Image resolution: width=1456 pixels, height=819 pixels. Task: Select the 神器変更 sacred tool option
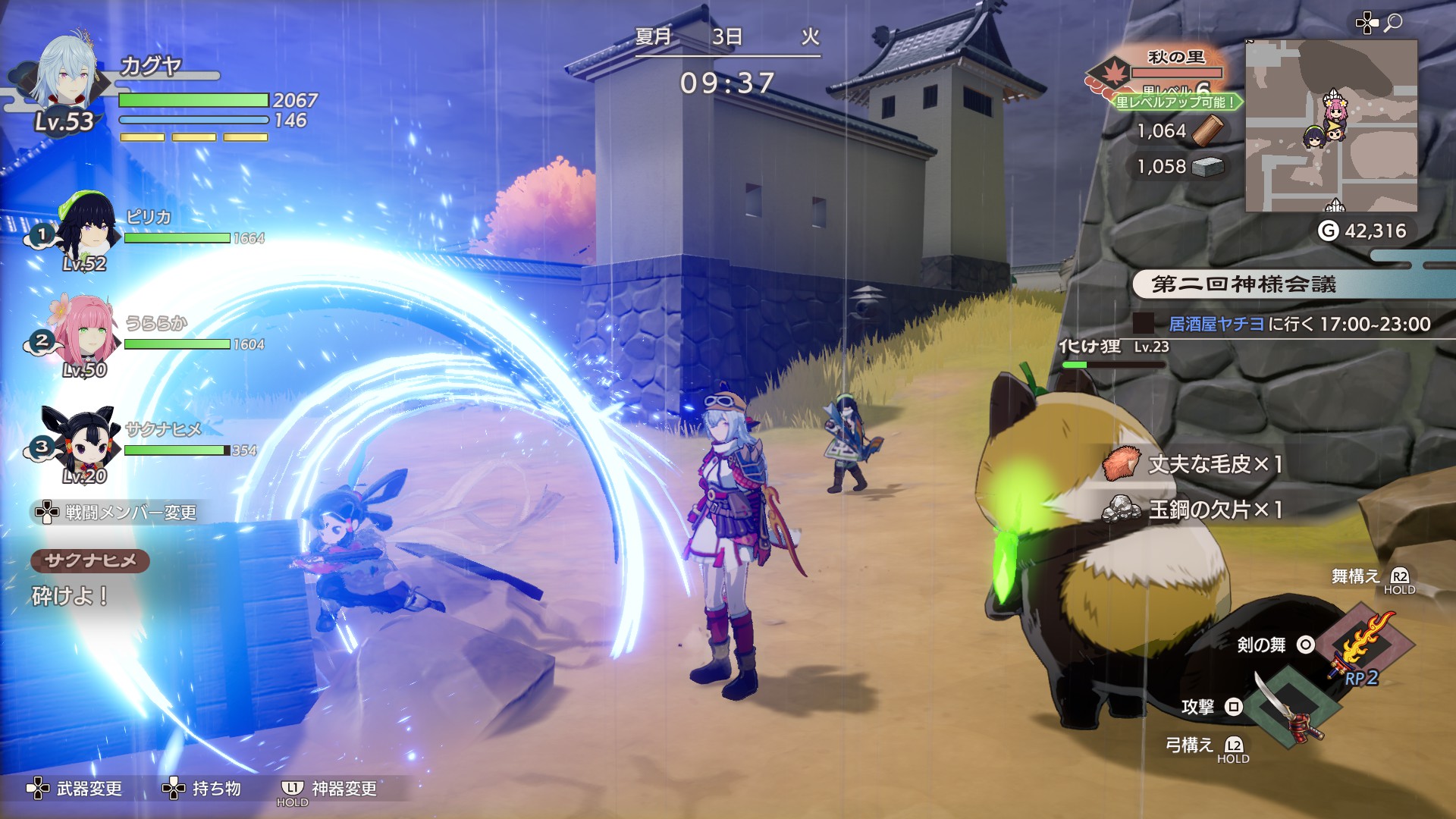point(331,789)
